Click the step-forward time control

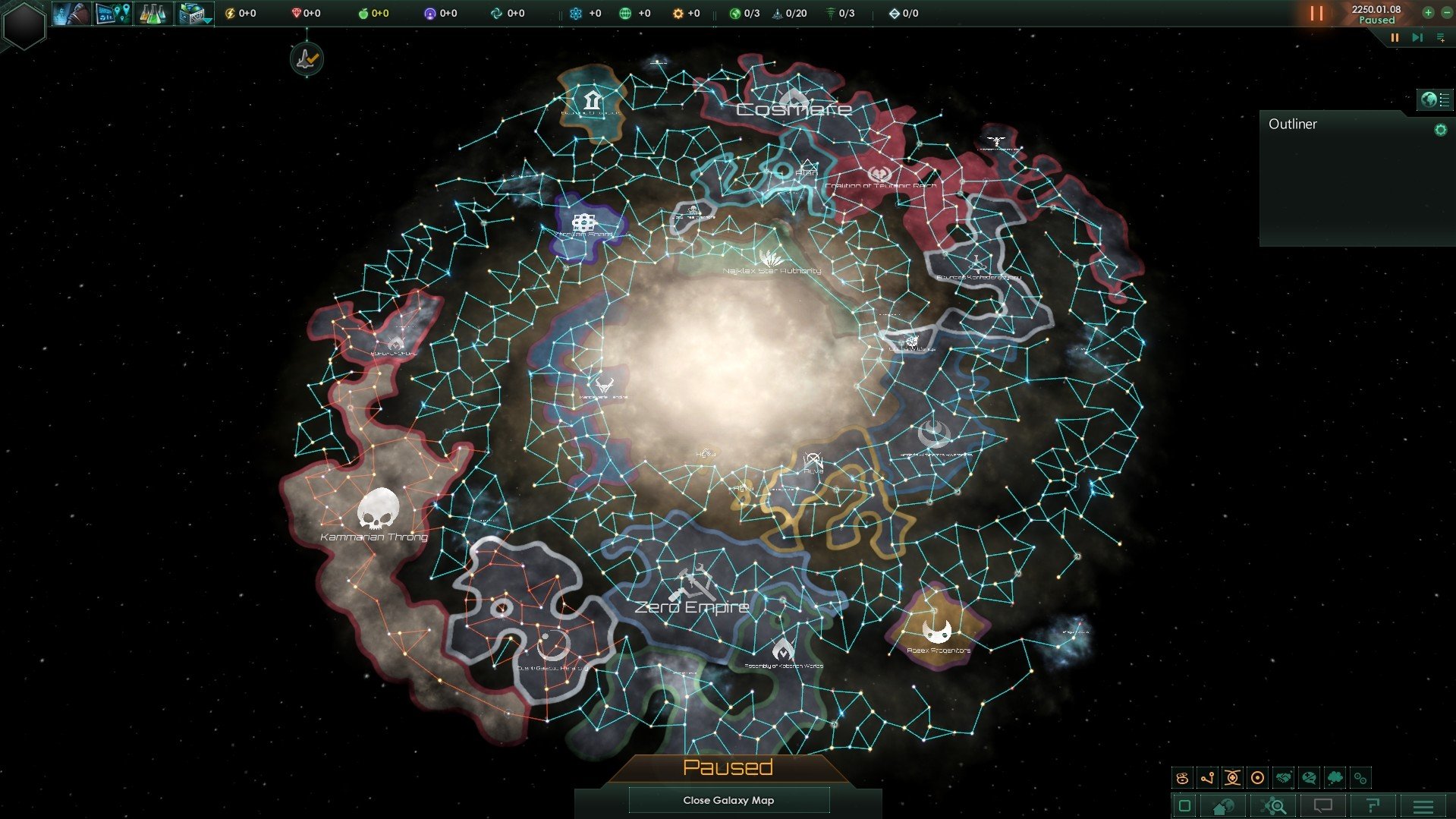tap(1417, 37)
